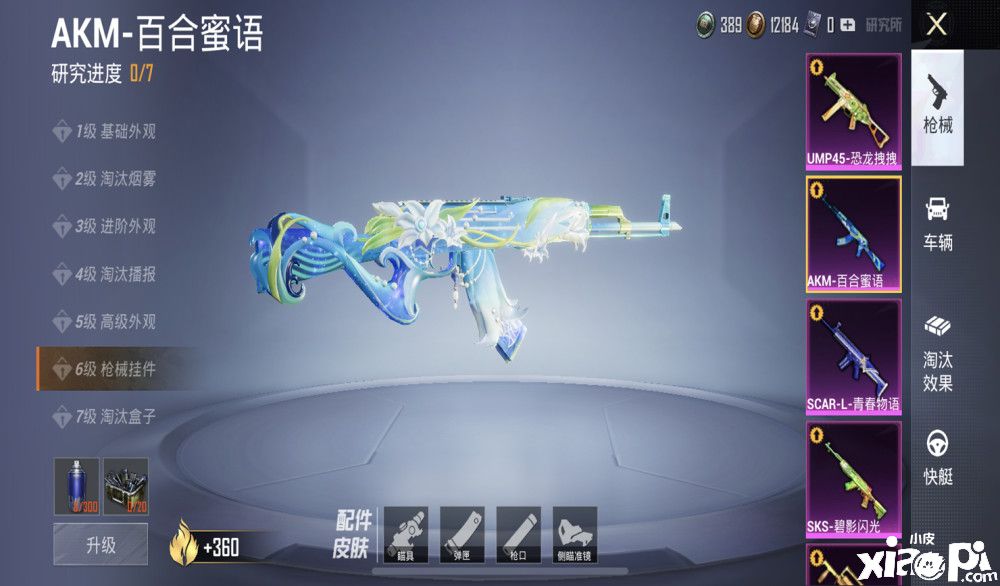Choose the SKS-碧影闪光 skin thumbnail
The width and height of the screenshot is (1000, 586).
(x=853, y=479)
